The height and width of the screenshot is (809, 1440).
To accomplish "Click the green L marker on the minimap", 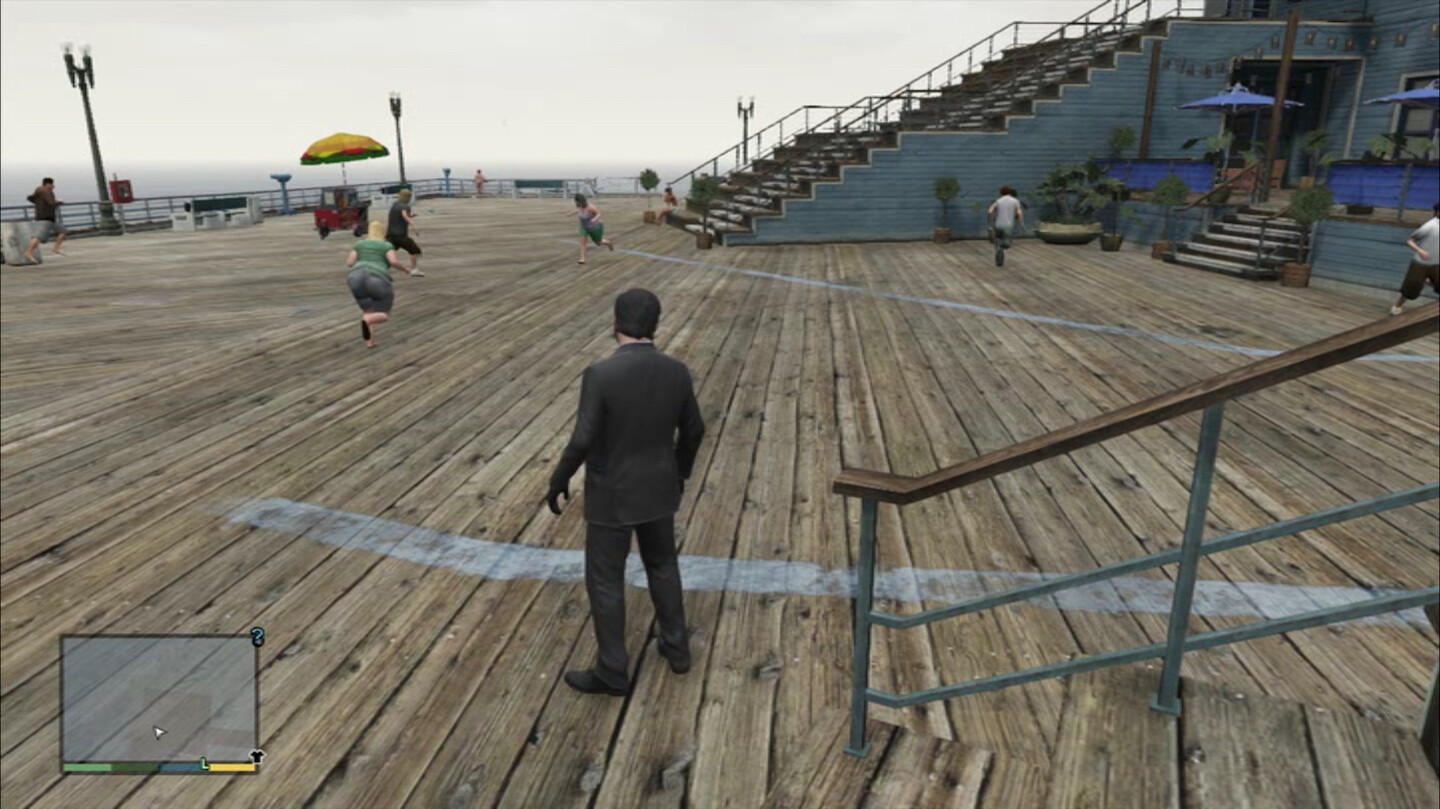I will coord(205,764).
